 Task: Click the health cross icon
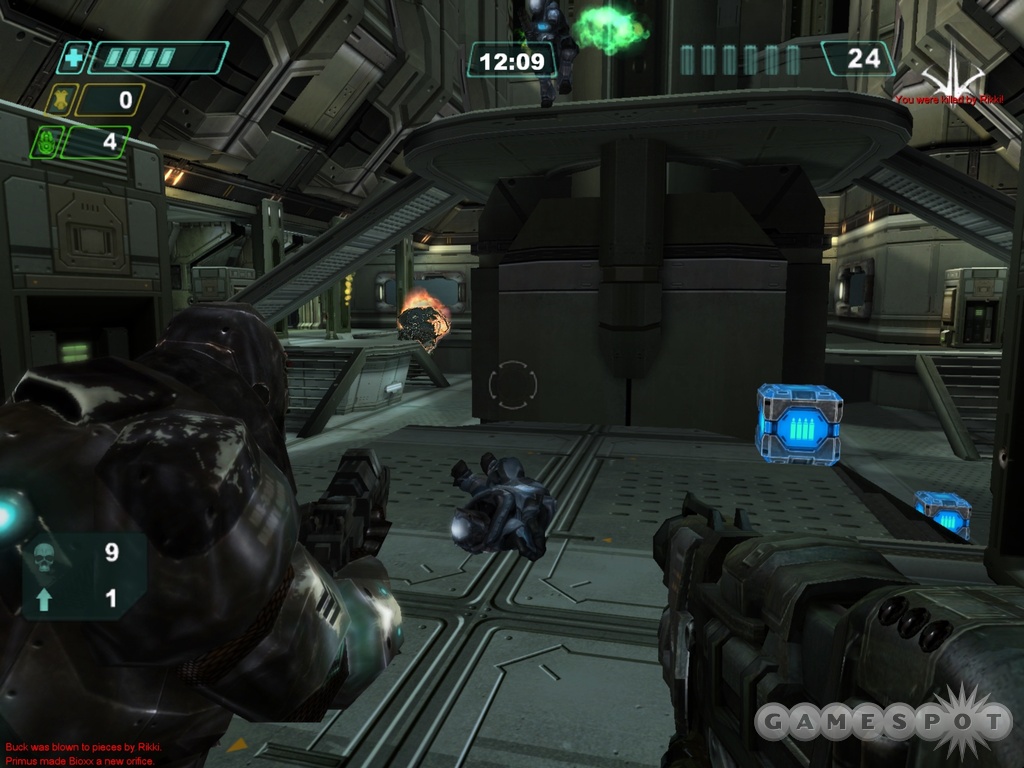(x=72, y=58)
